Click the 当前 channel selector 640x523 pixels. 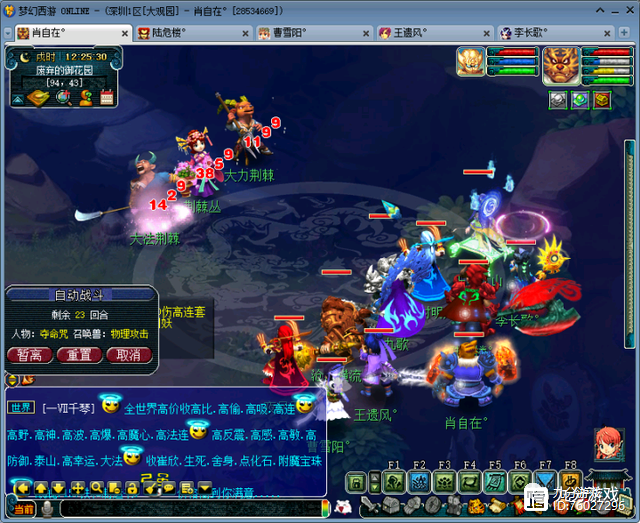pyautogui.click(x=22, y=509)
